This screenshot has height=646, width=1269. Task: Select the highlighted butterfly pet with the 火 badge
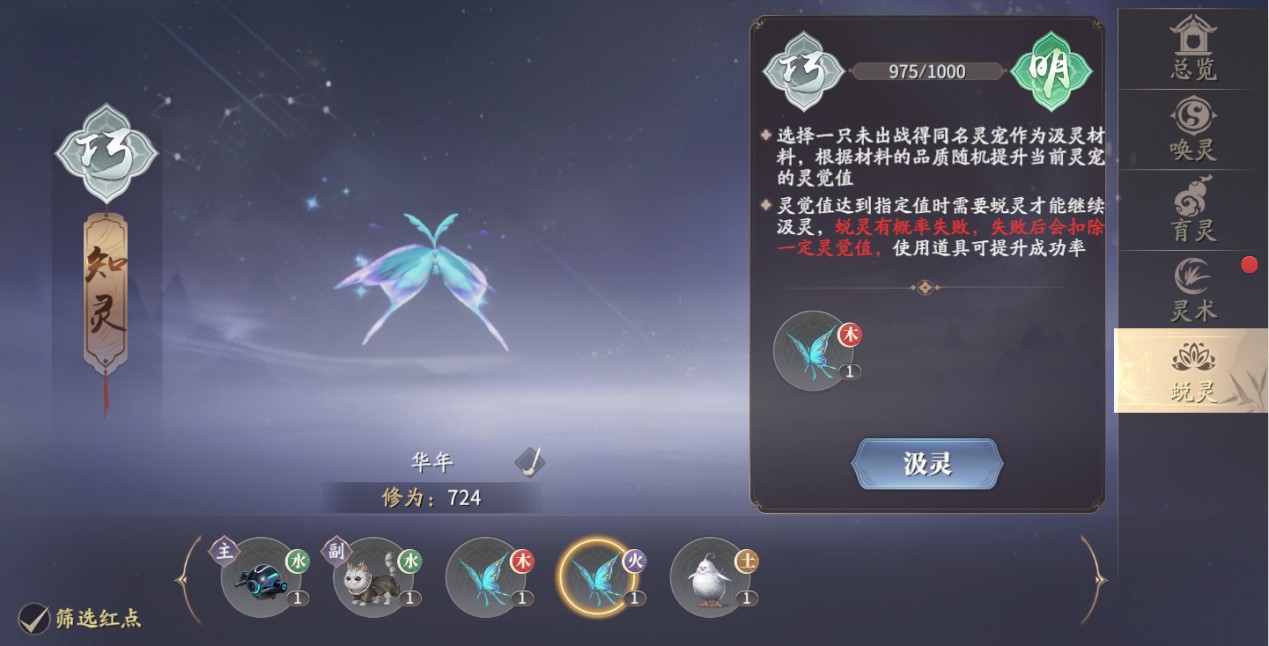[x=597, y=577]
